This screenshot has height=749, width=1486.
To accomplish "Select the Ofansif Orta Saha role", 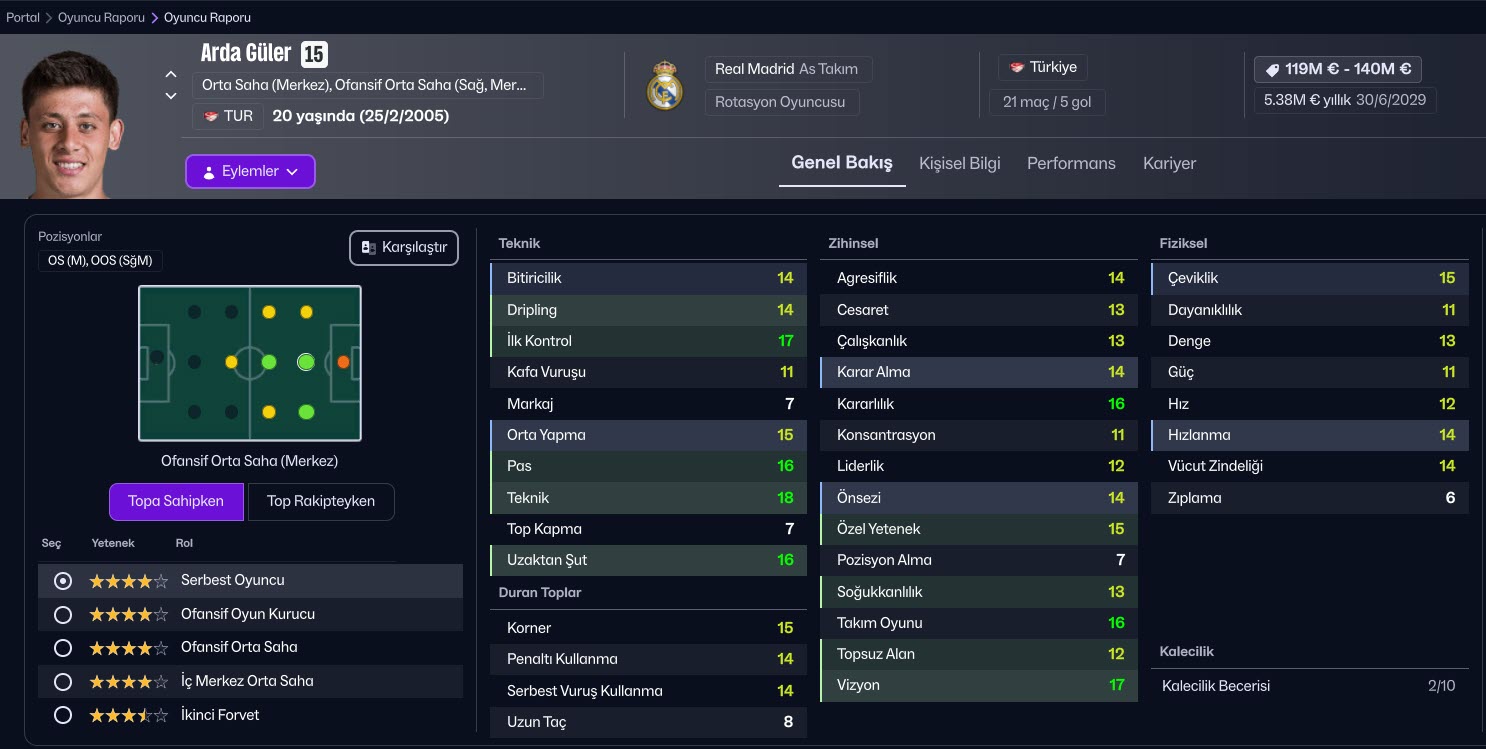I will 63,648.
